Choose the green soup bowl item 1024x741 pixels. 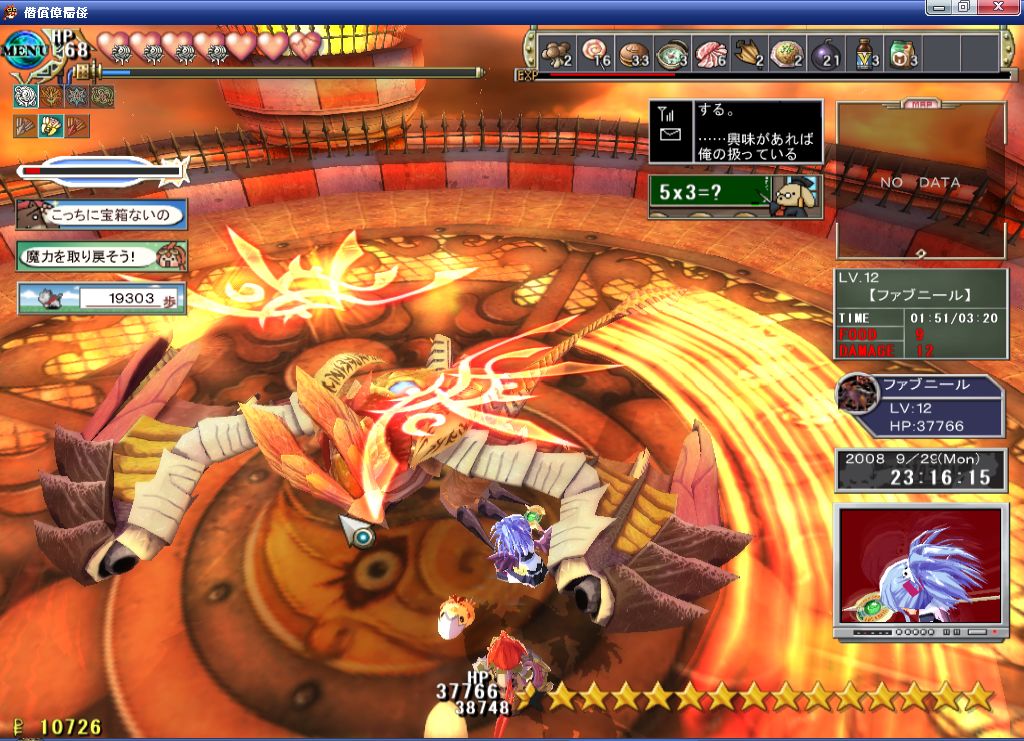[x=672, y=53]
